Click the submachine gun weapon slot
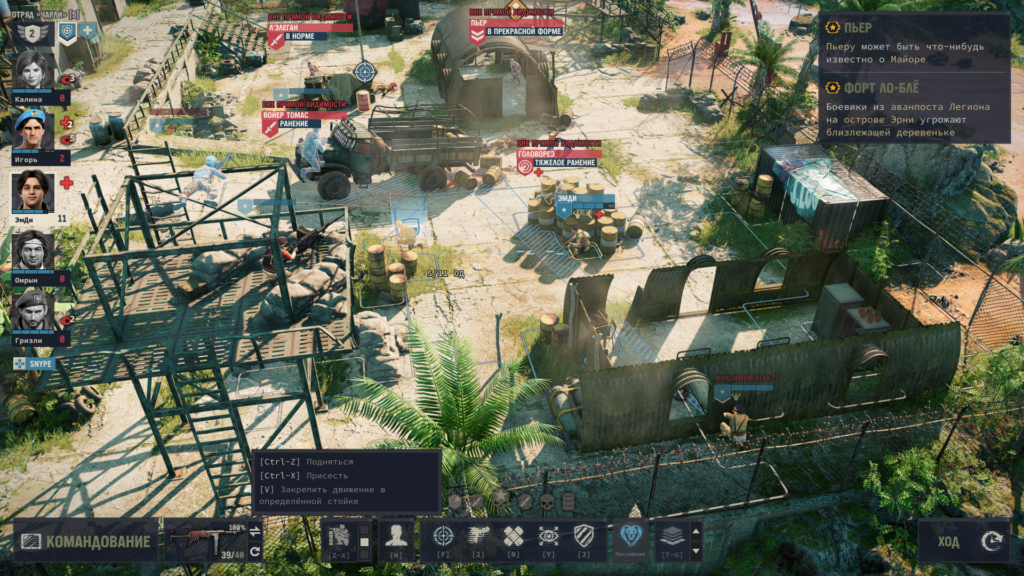Viewport: 1024px width, 576px height. pos(206,541)
